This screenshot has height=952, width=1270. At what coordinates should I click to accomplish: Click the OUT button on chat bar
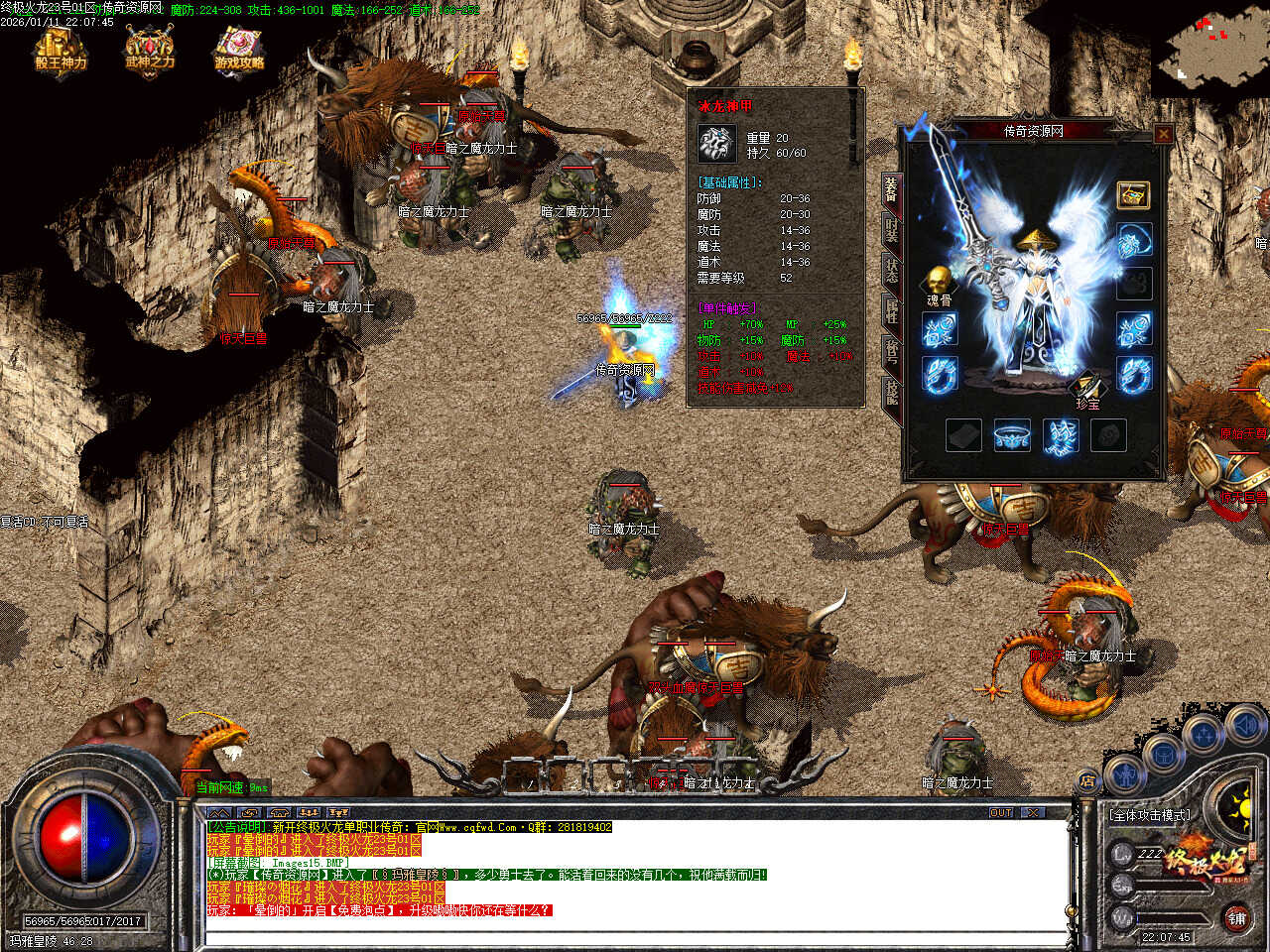pyautogui.click(x=1001, y=813)
